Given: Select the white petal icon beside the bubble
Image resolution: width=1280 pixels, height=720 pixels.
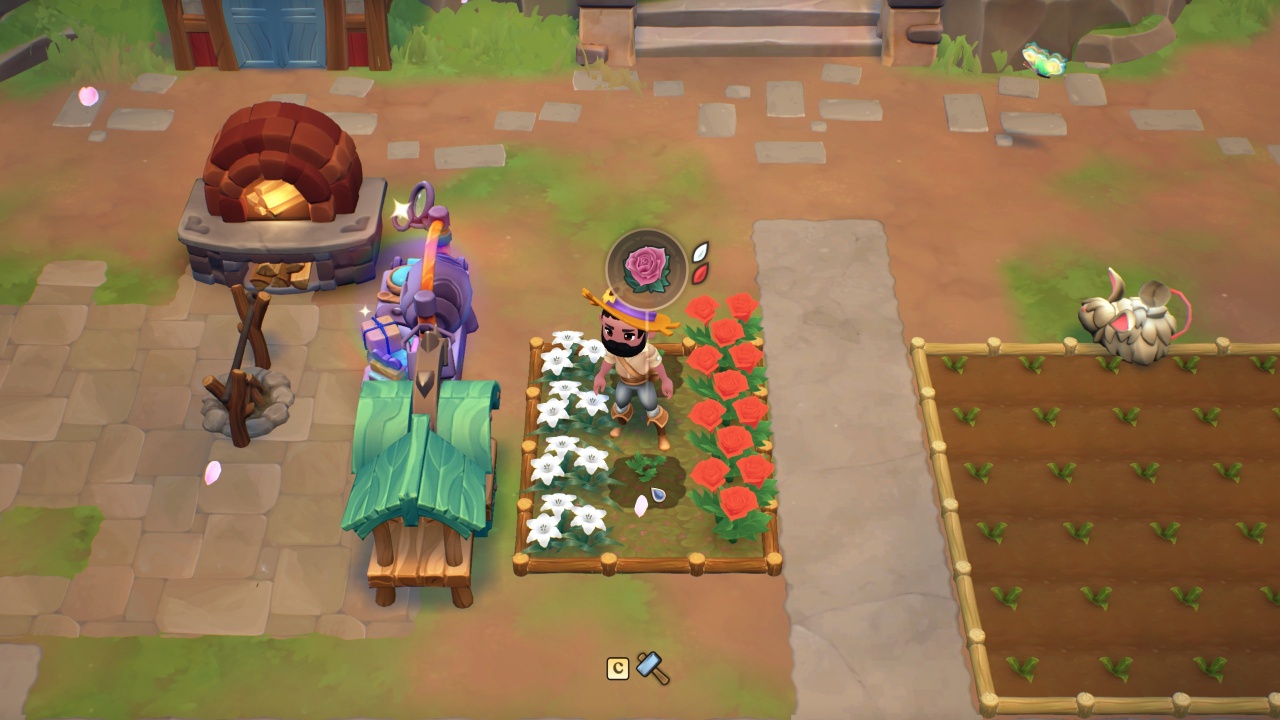Looking at the screenshot, I should click(702, 252).
